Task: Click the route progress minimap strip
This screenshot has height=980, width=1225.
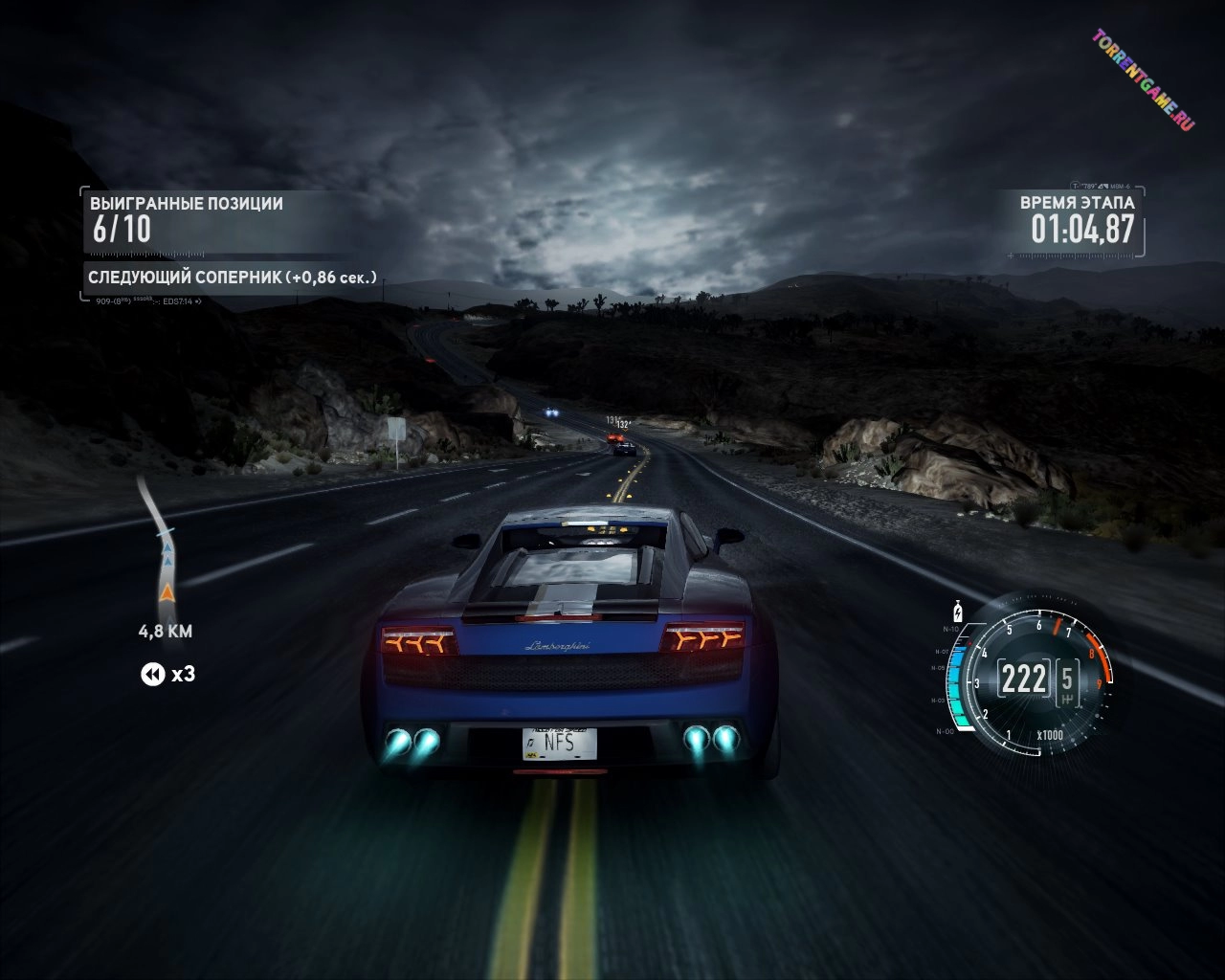Action: click(x=160, y=546)
